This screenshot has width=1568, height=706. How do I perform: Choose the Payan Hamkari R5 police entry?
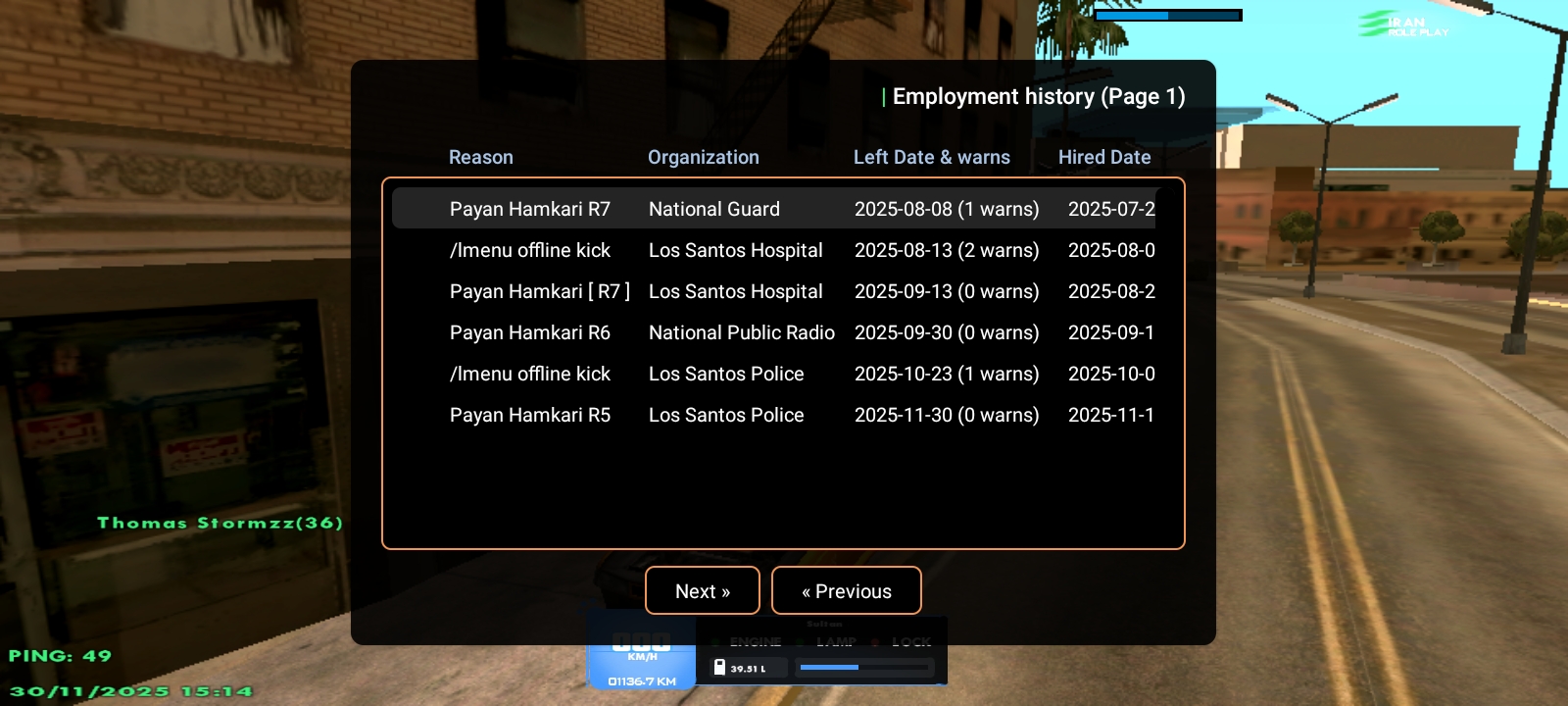[x=774, y=415]
